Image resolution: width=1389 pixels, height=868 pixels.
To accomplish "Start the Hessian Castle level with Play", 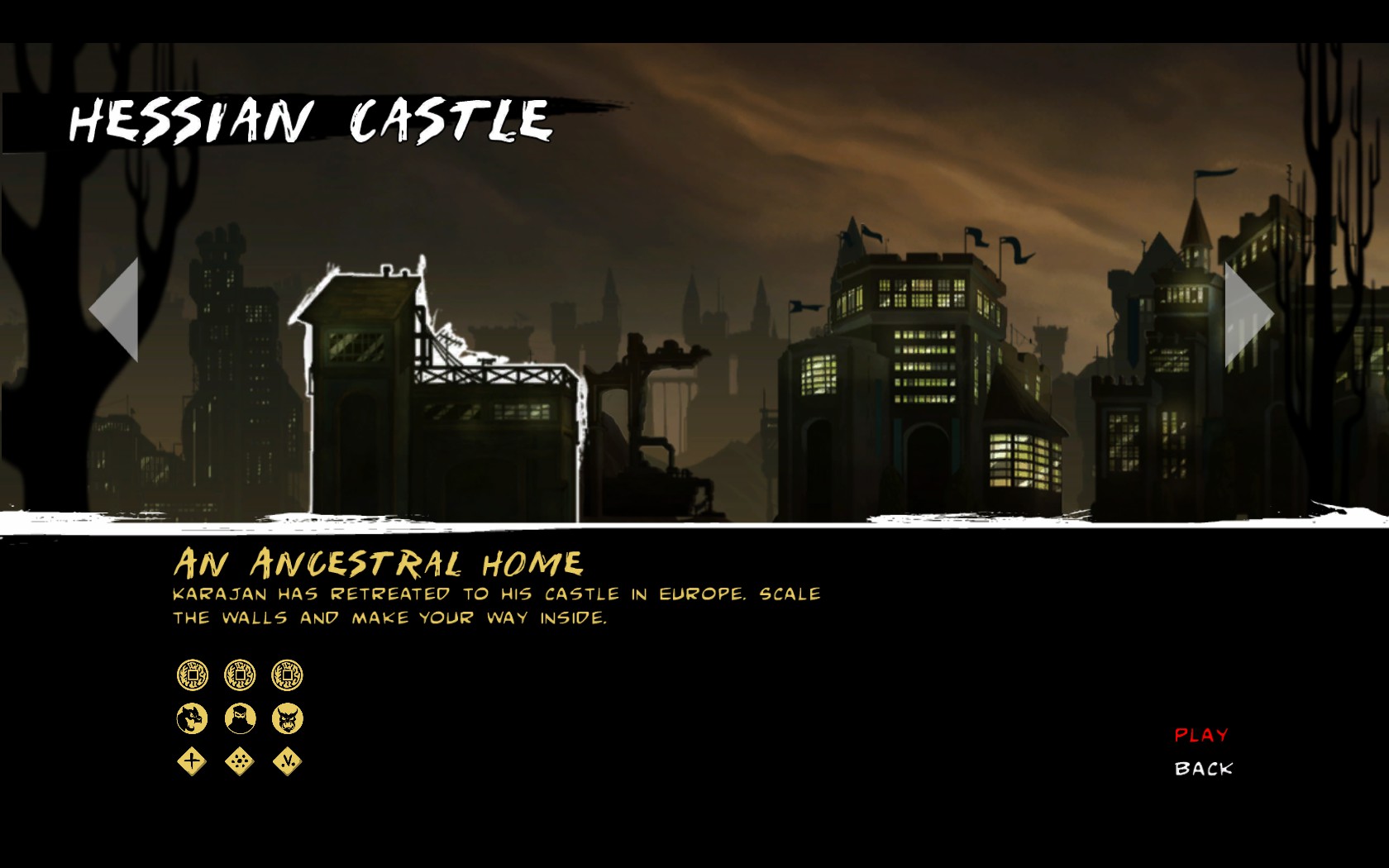I will [1200, 735].
